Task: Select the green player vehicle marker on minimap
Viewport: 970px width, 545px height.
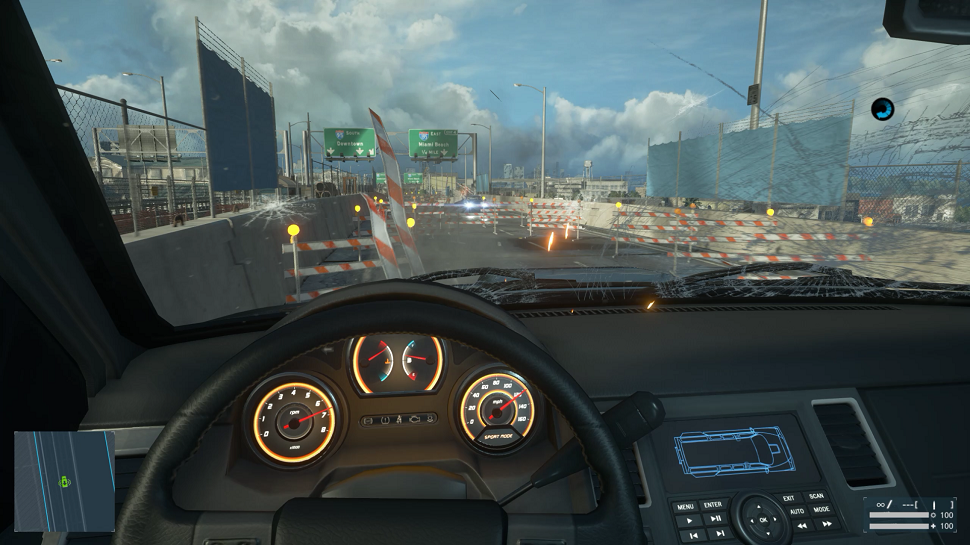Action: tap(66, 484)
